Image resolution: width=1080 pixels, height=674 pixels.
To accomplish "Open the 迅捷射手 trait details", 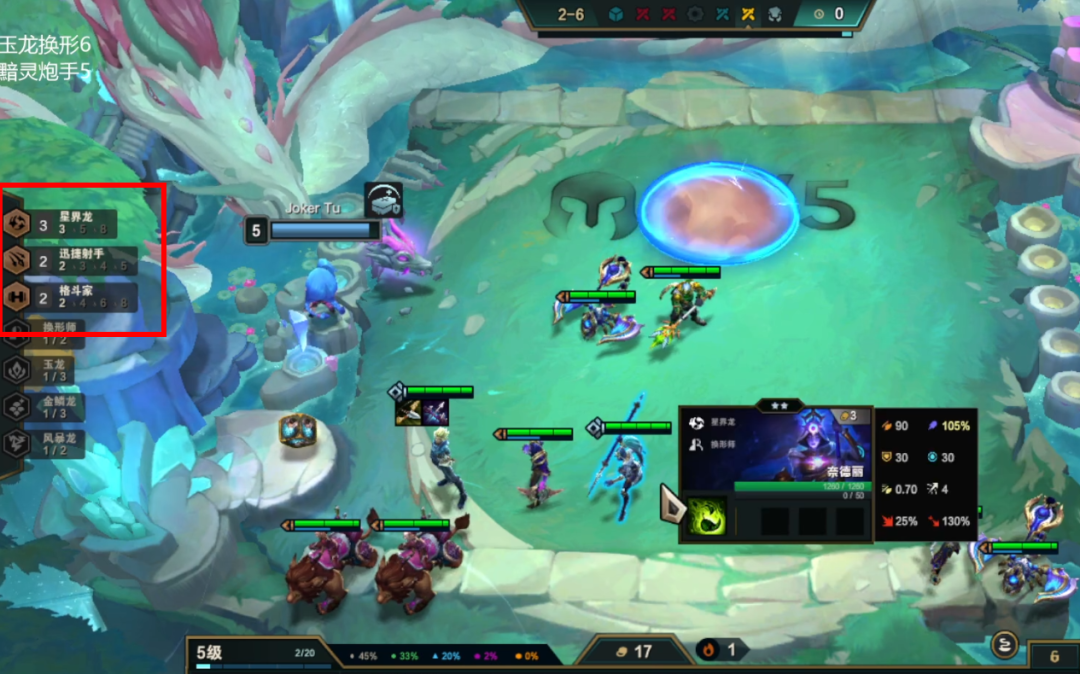I will click(x=60, y=260).
